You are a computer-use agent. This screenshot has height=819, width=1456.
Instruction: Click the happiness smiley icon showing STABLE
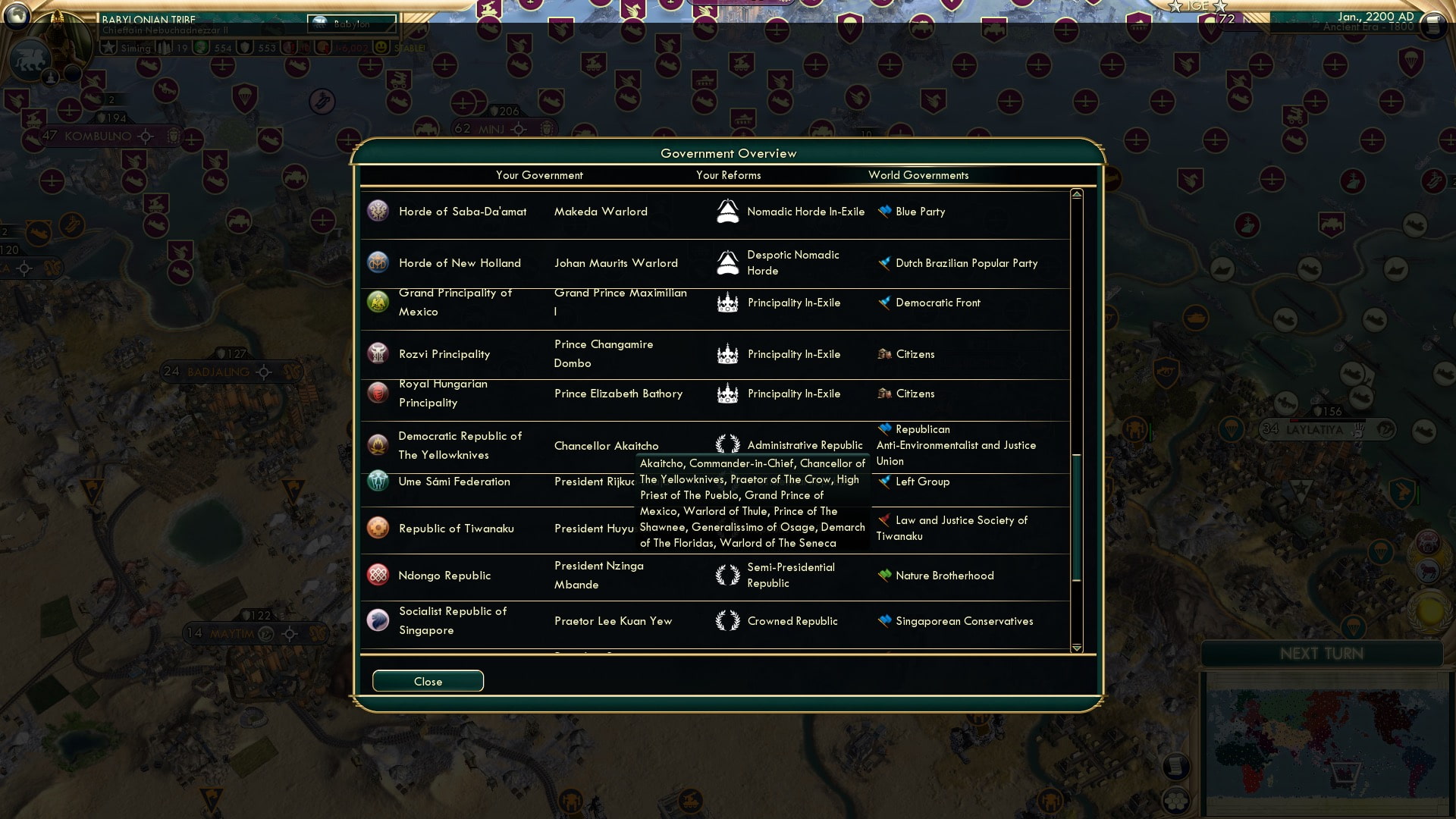pyautogui.click(x=379, y=47)
